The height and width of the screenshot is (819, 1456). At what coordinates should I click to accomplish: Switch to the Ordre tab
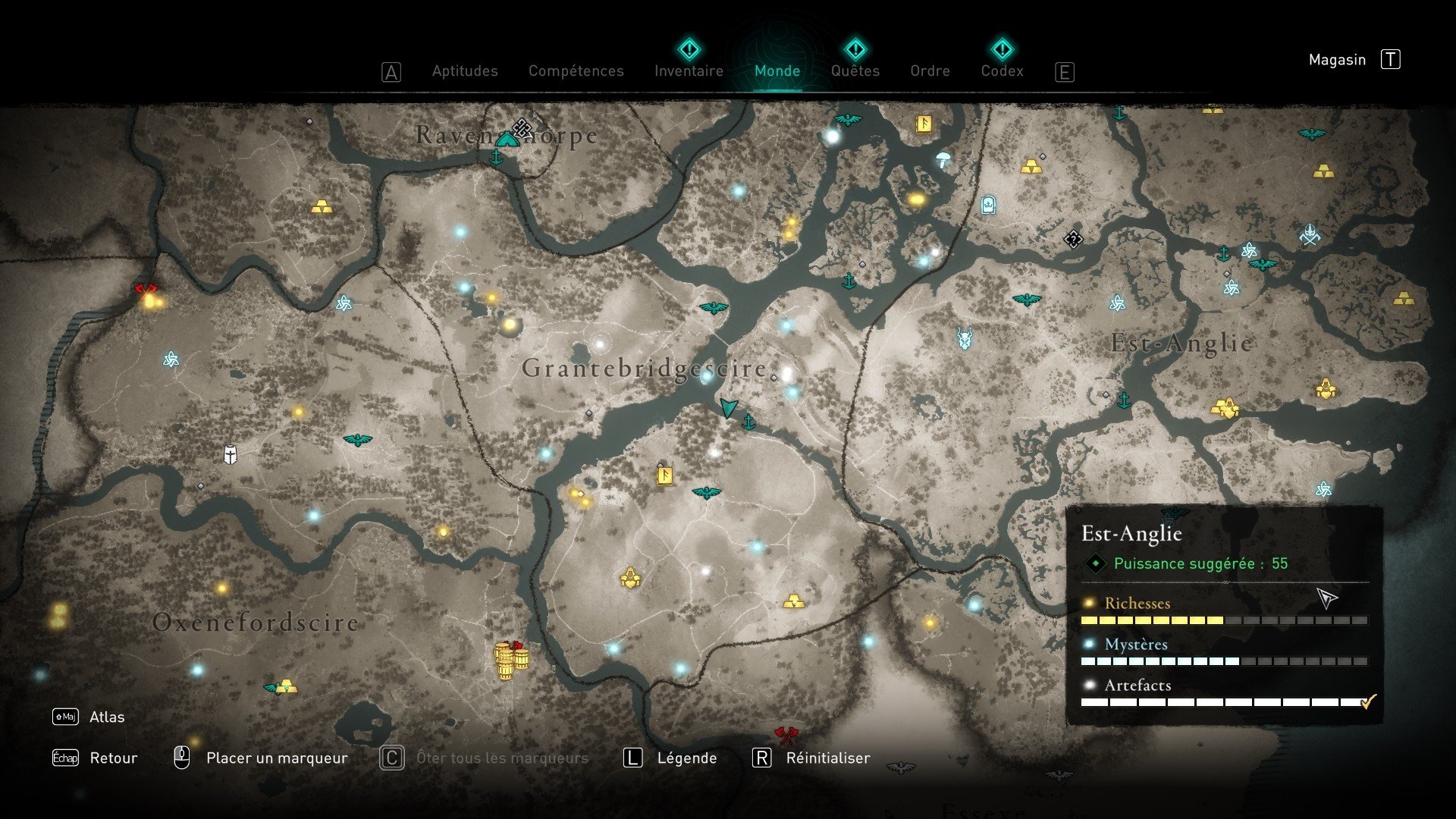[930, 71]
